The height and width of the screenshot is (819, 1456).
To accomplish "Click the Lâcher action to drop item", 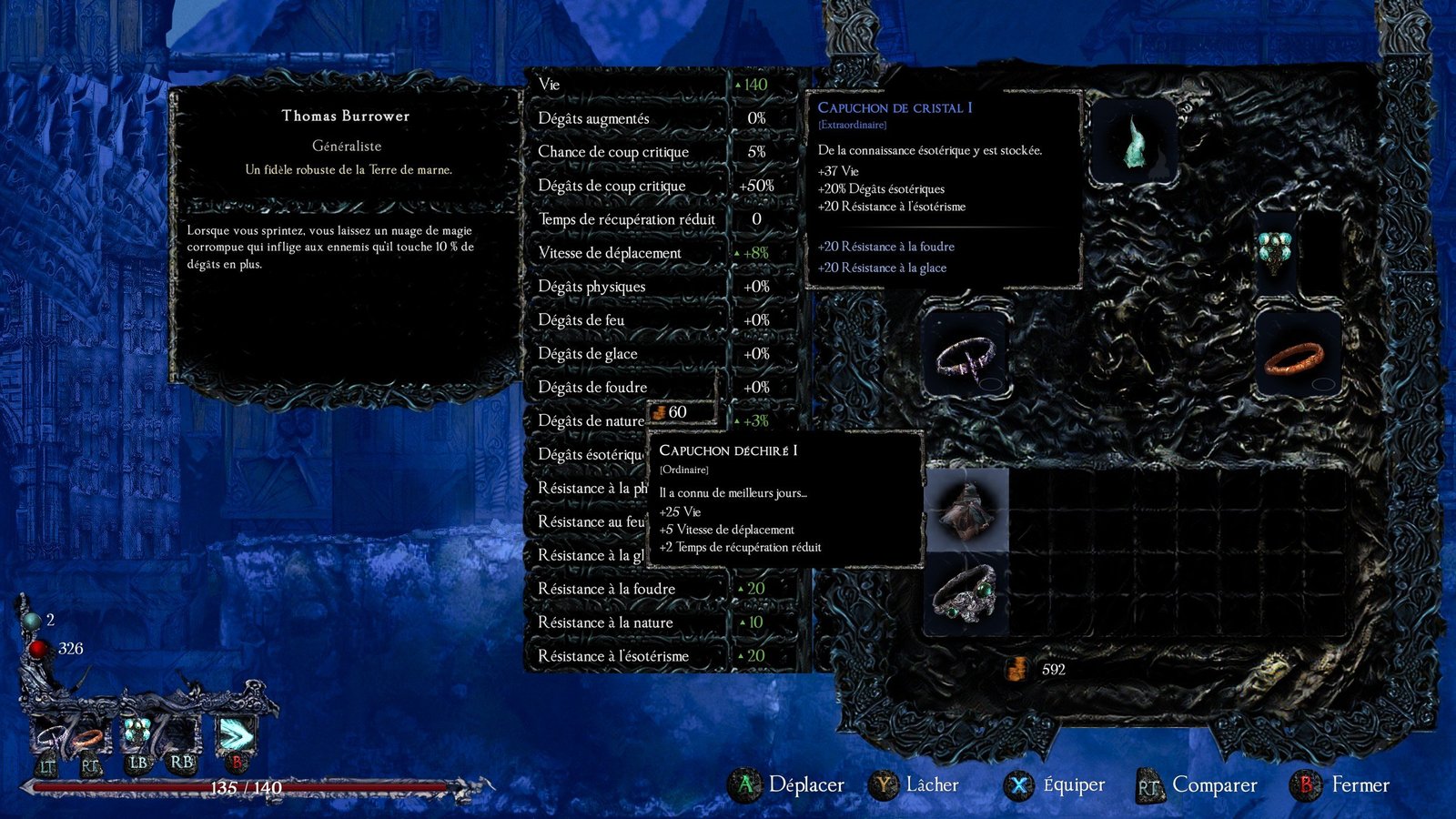I will [932, 785].
